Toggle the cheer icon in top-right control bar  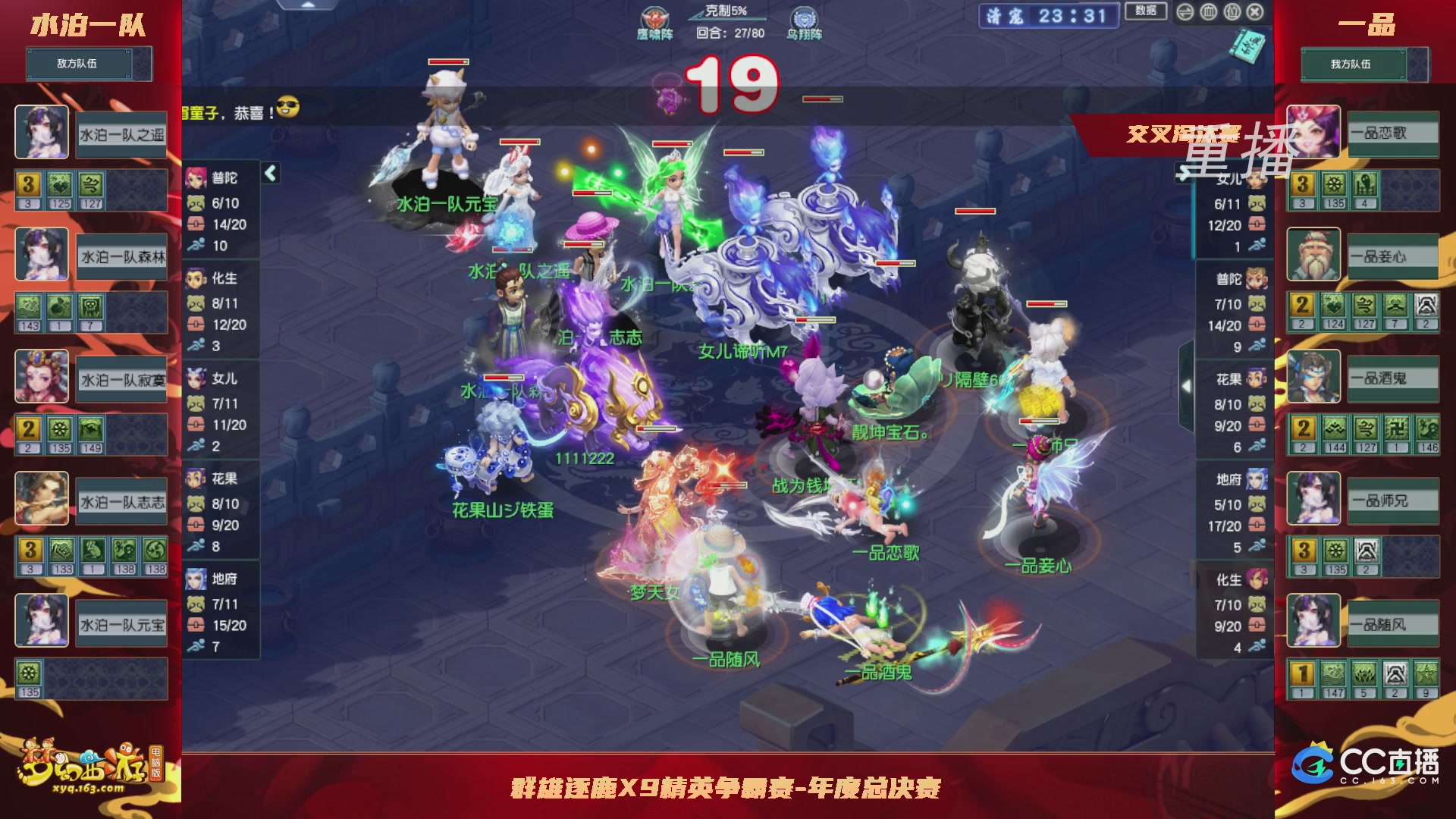pos(1232,13)
